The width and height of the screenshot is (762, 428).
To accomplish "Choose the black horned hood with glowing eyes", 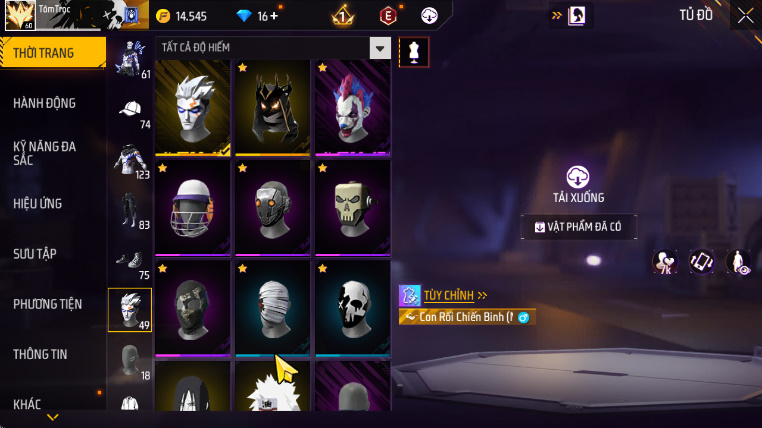I will click(272, 107).
